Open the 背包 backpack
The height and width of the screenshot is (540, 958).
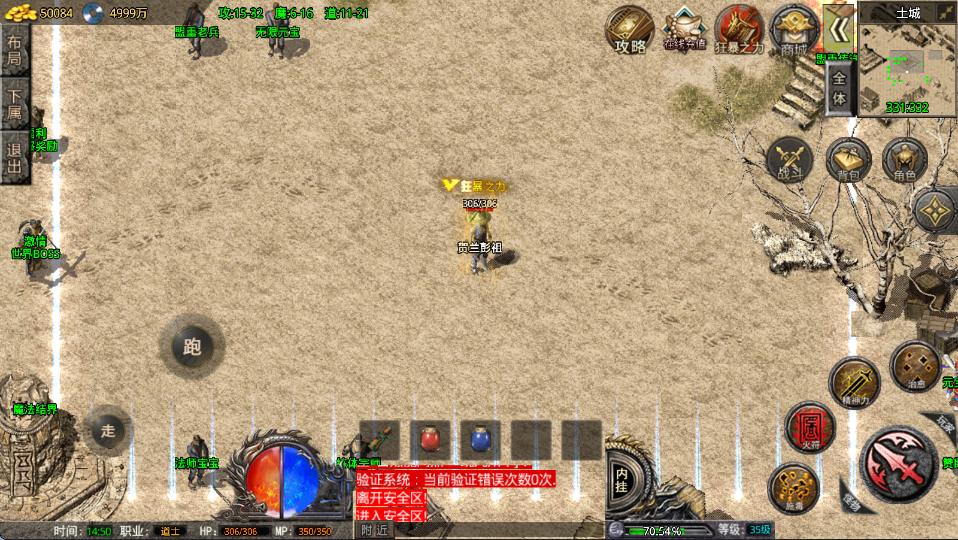848,161
